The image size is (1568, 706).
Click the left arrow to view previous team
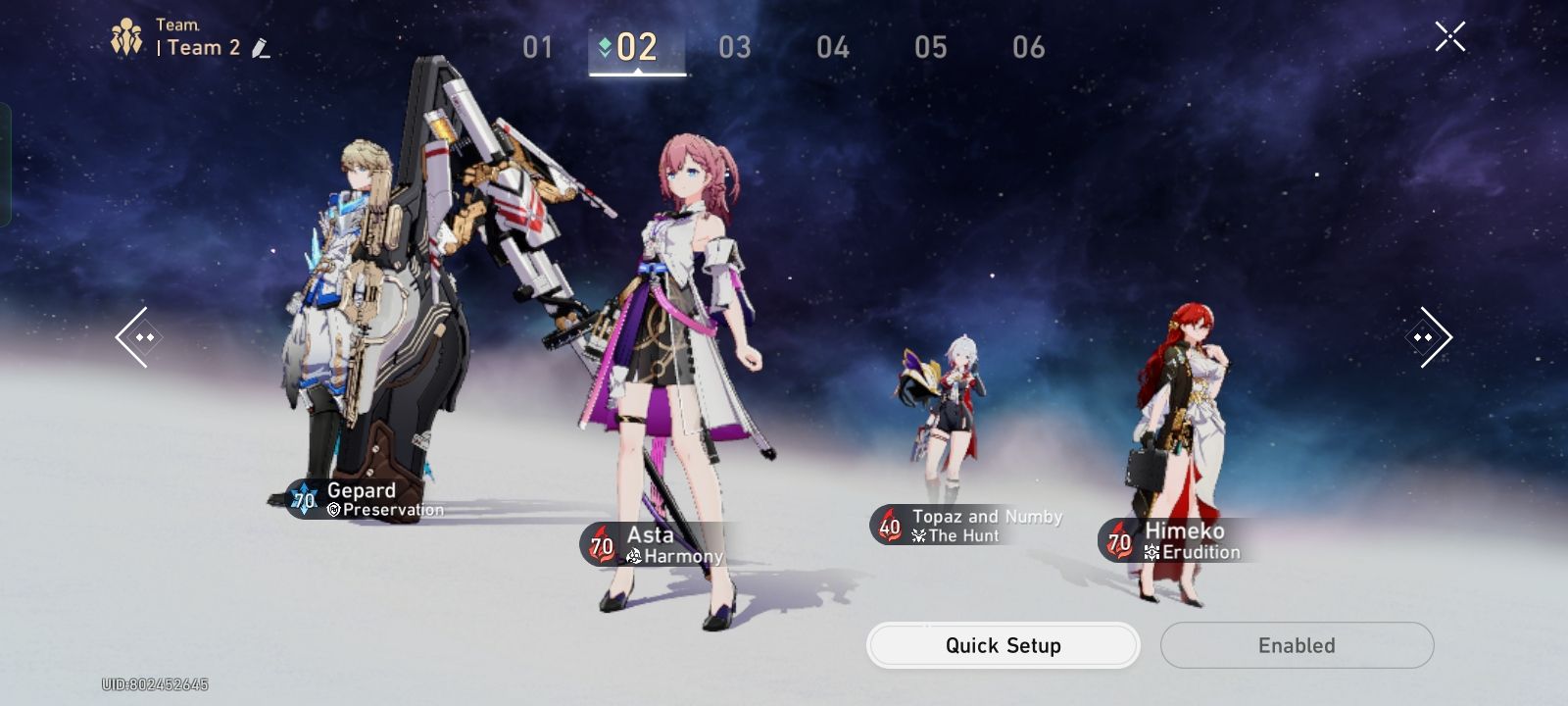(x=139, y=336)
